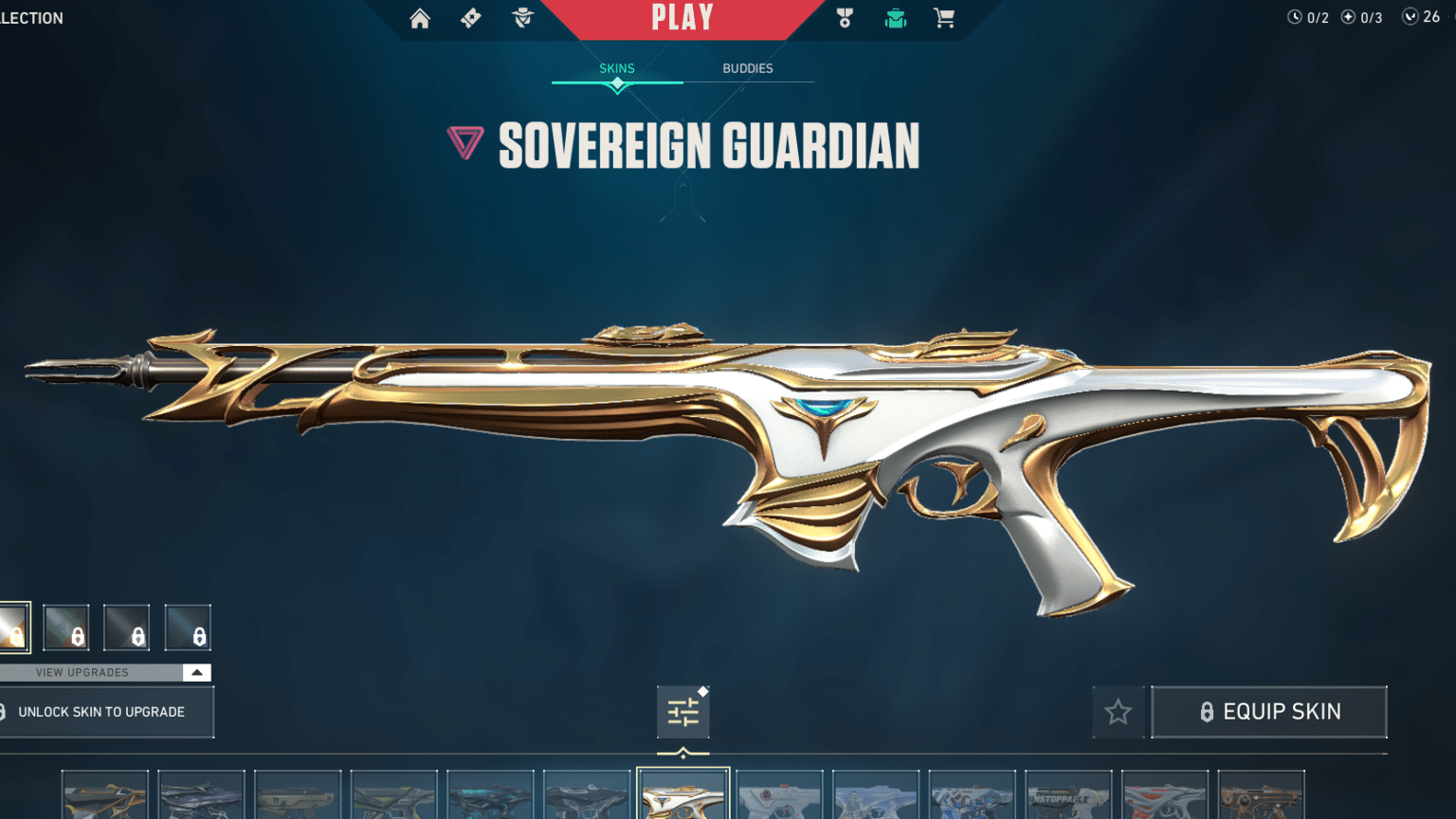The height and width of the screenshot is (819, 1456).
Task: Stay on the SKINS tab
Action: coord(618,68)
